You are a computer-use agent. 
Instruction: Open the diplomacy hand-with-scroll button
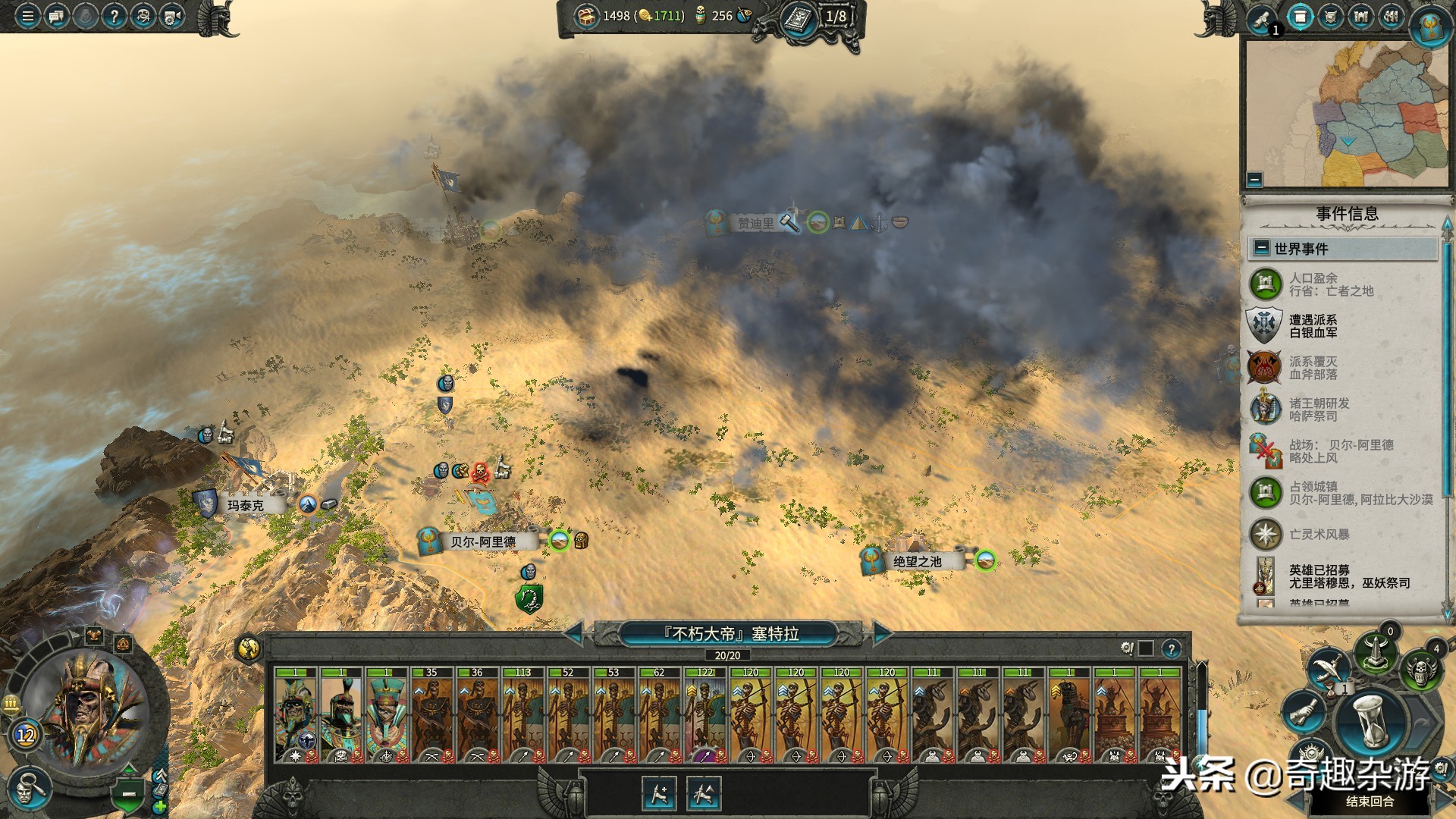pyautogui.click(x=1303, y=713)
